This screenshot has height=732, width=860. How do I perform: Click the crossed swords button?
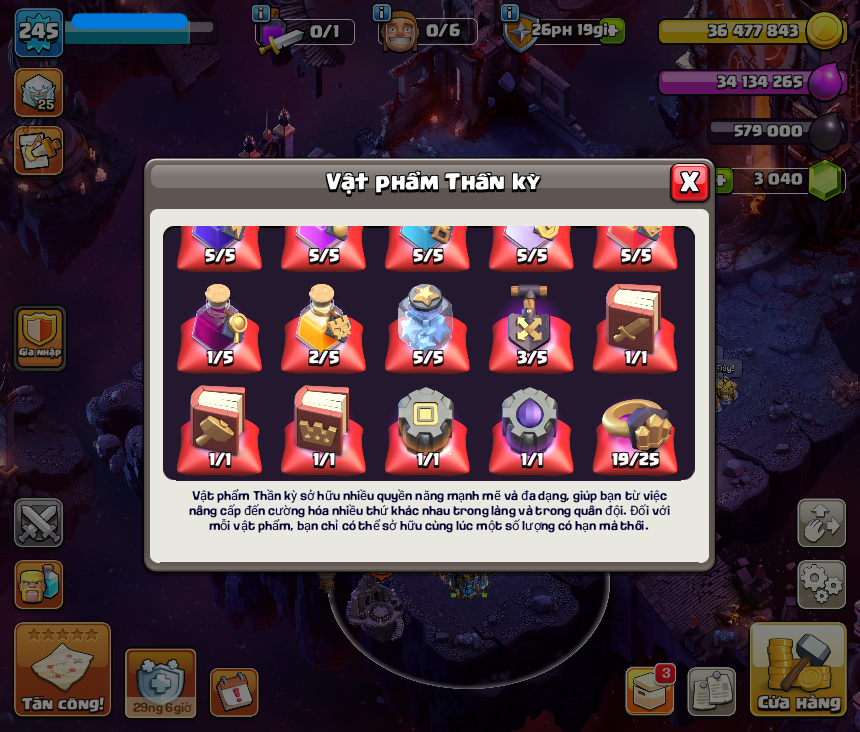[38, 523]
